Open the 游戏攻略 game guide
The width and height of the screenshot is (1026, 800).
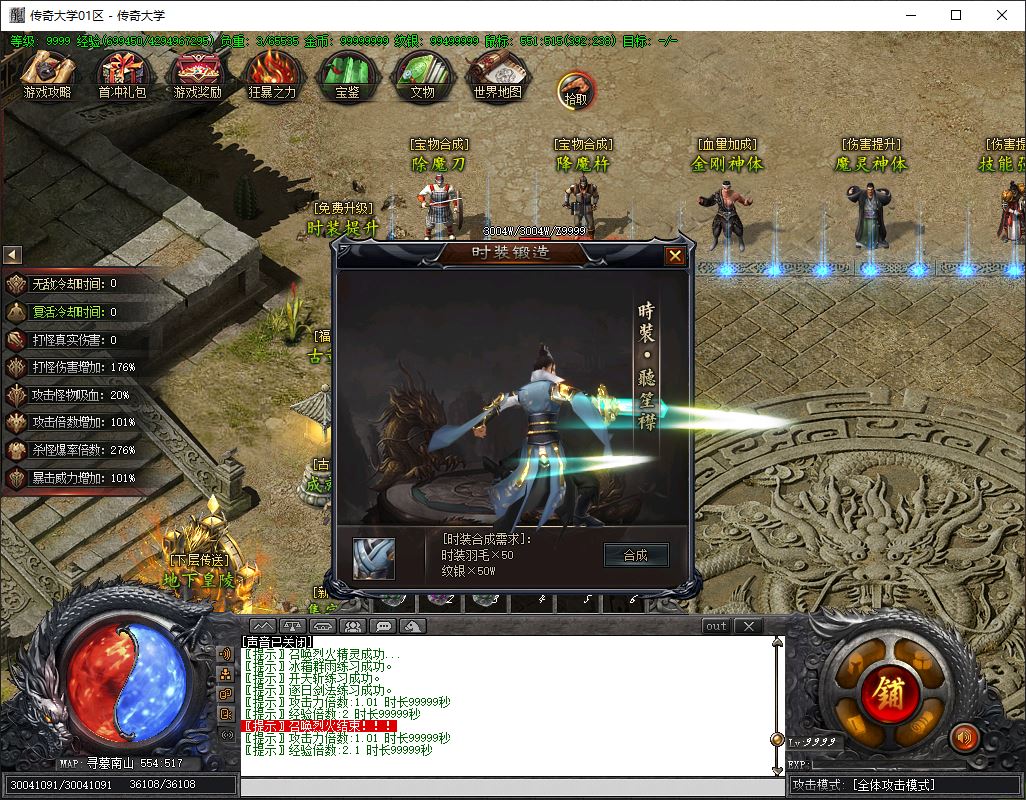coord(48,75)
